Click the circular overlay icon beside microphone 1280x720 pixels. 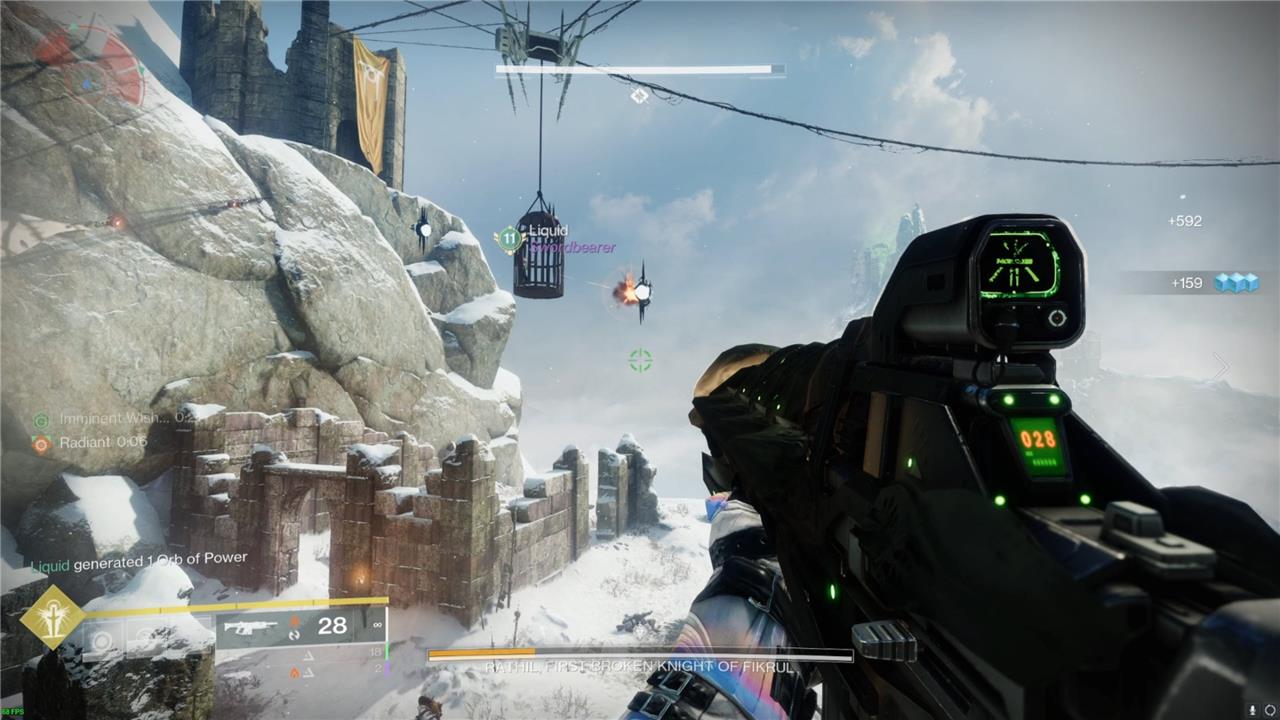[1268, 709]
